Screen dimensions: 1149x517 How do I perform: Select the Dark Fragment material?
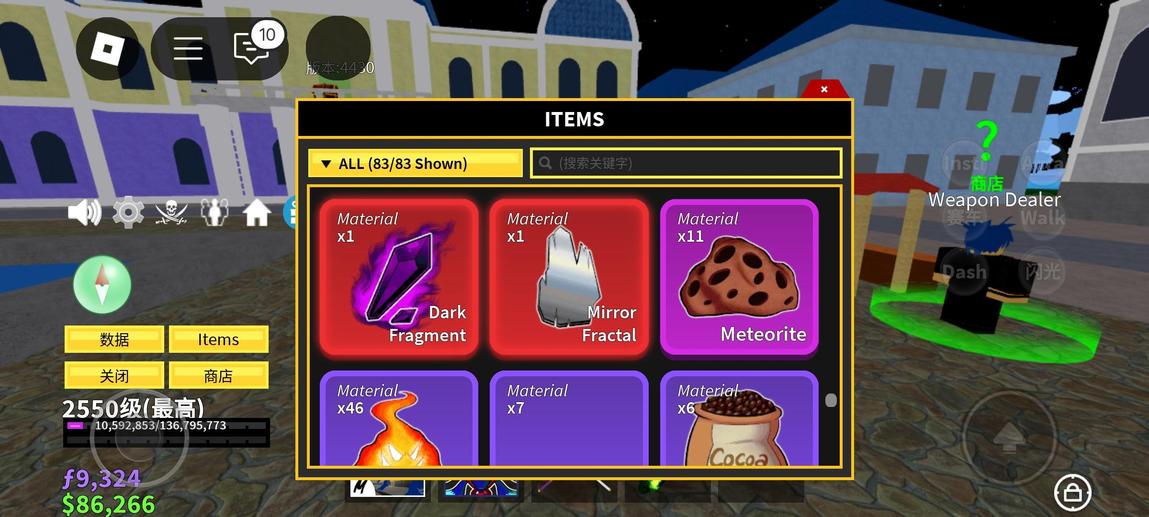coord(399,278)
